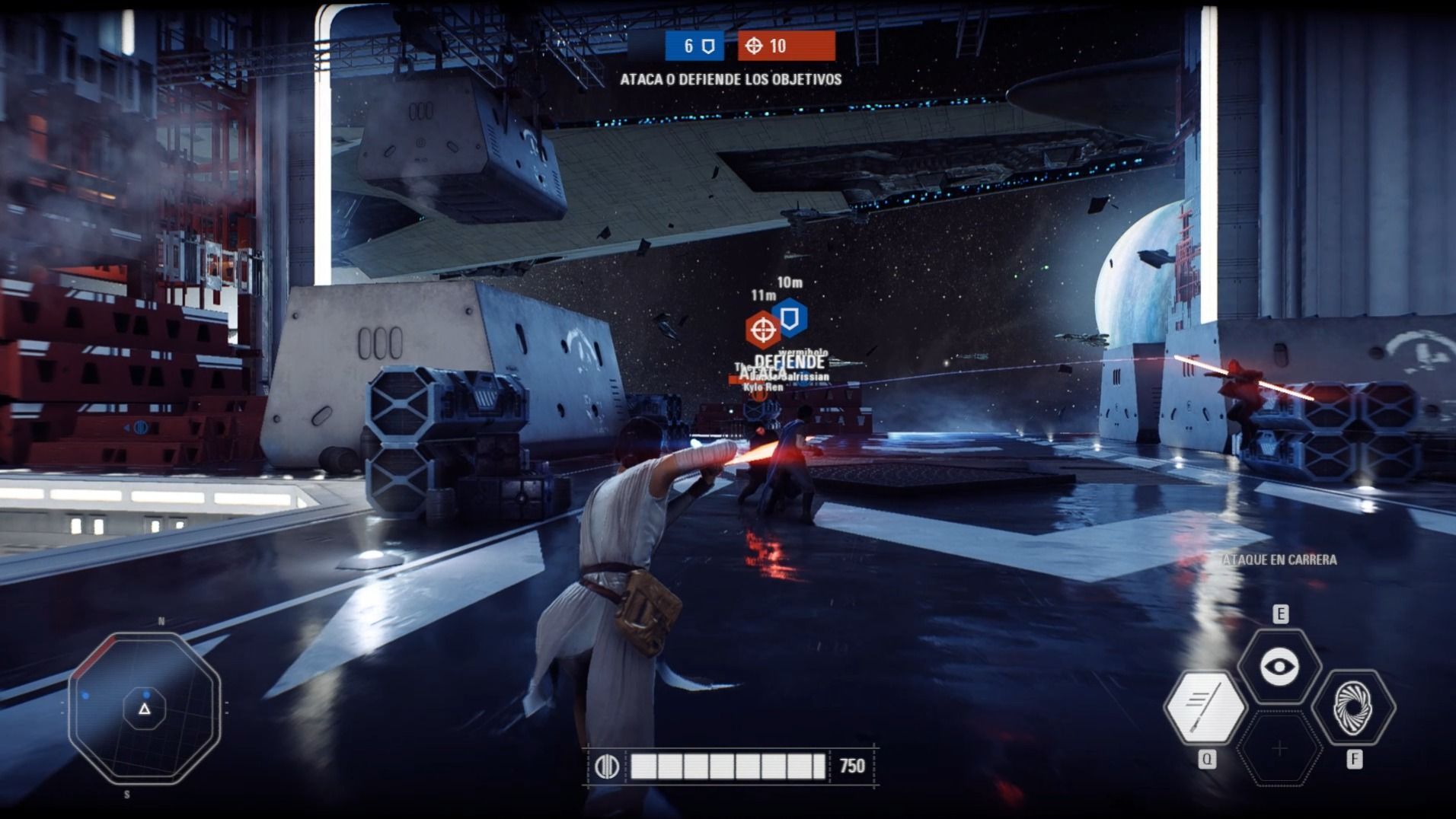
Task: Use the eye-shaped Insight ability
Action: pyautogui.click(x=1279, y=667)
